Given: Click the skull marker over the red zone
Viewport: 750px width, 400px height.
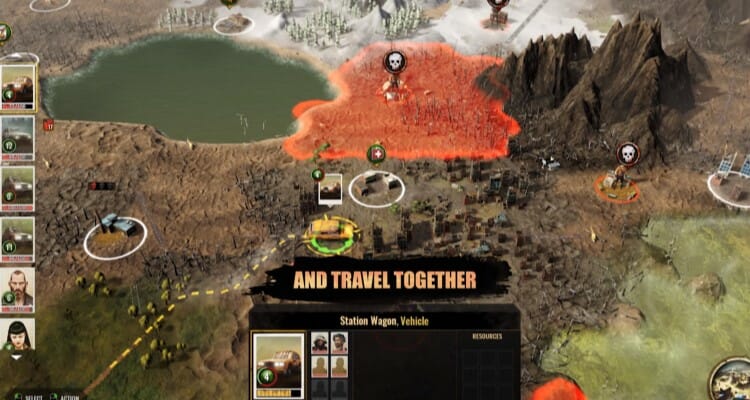Looking at the screenshot, I should pos(395,62).
